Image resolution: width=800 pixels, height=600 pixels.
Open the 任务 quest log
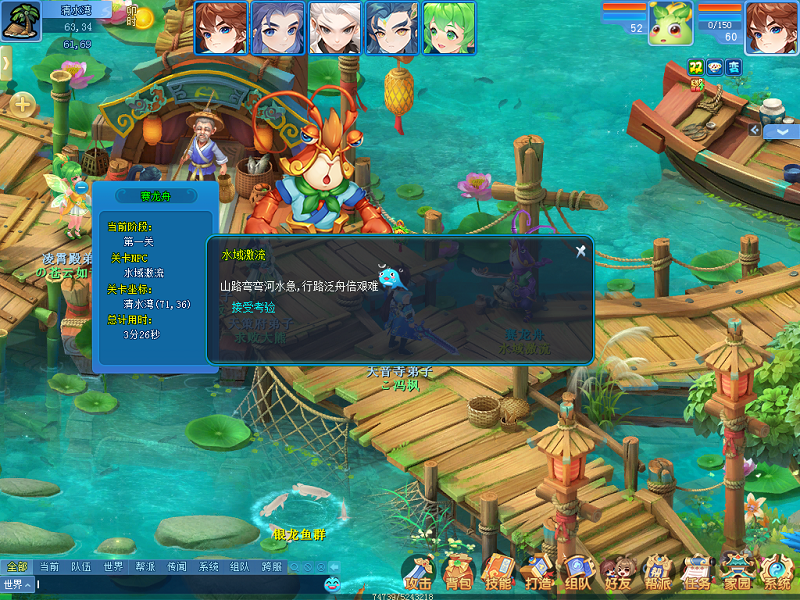697,574
